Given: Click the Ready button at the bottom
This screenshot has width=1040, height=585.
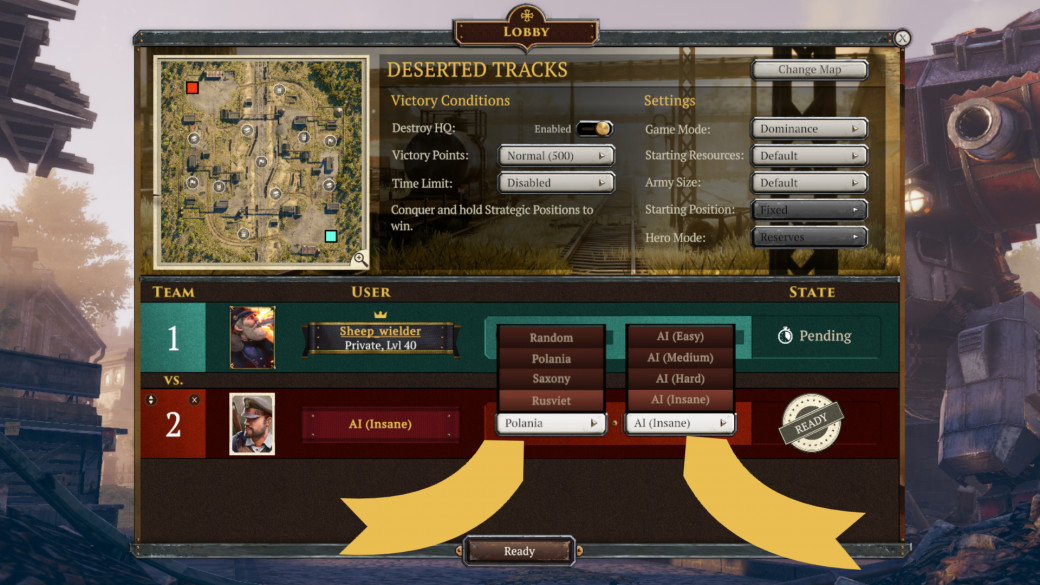Looking at the screenshot, I should [519, 551].
